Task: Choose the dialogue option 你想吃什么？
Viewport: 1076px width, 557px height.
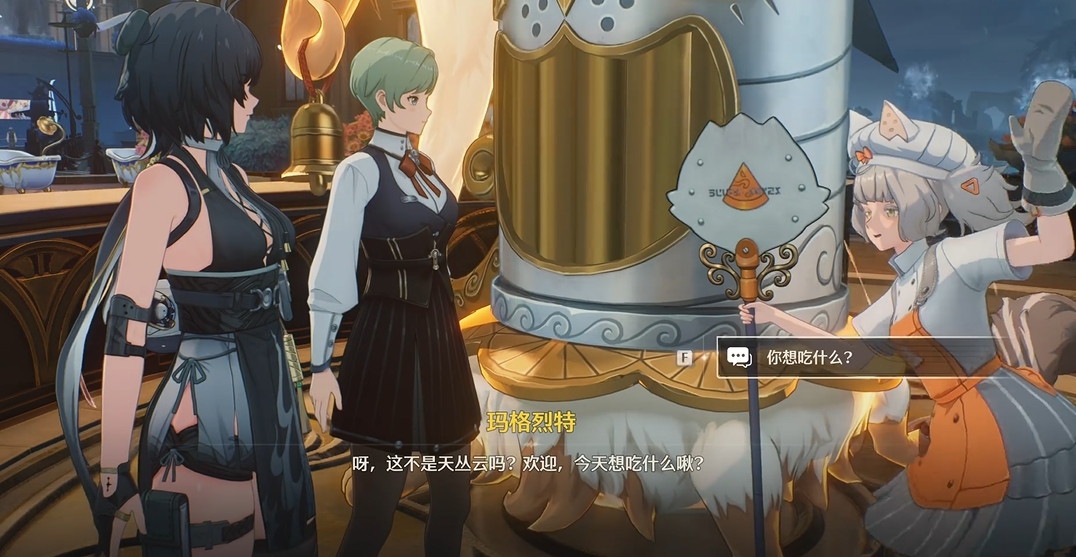Action: 810,356
